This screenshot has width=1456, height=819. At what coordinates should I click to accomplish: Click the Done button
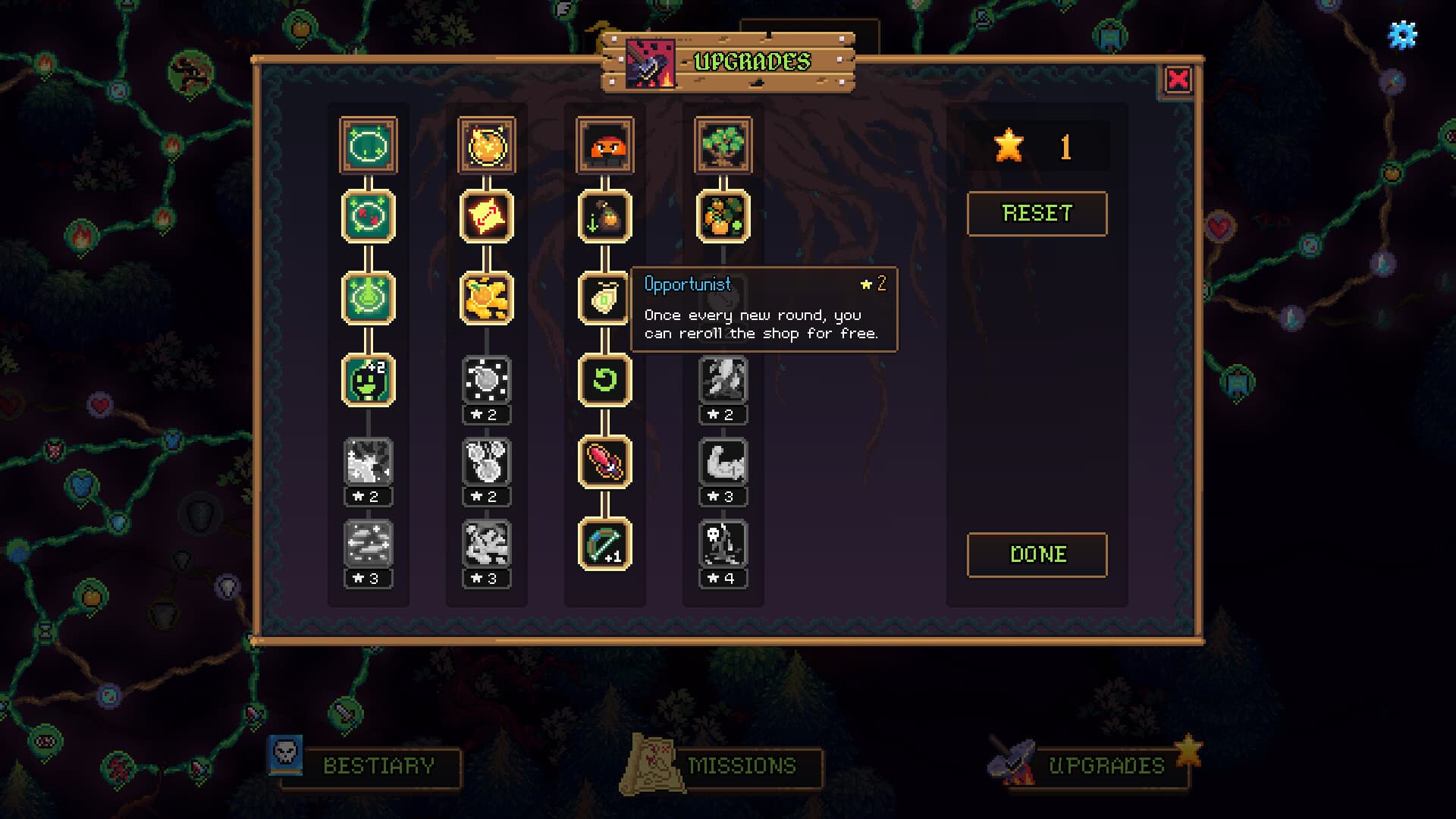click(1037, 554)
